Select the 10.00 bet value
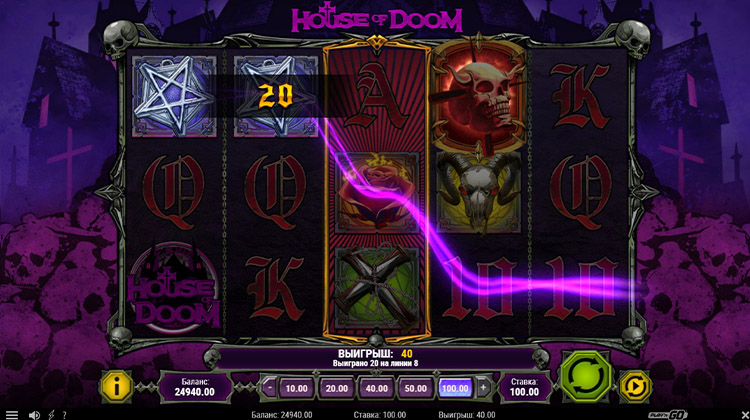Viewport: 750px width, 420px height. [296, 387]
